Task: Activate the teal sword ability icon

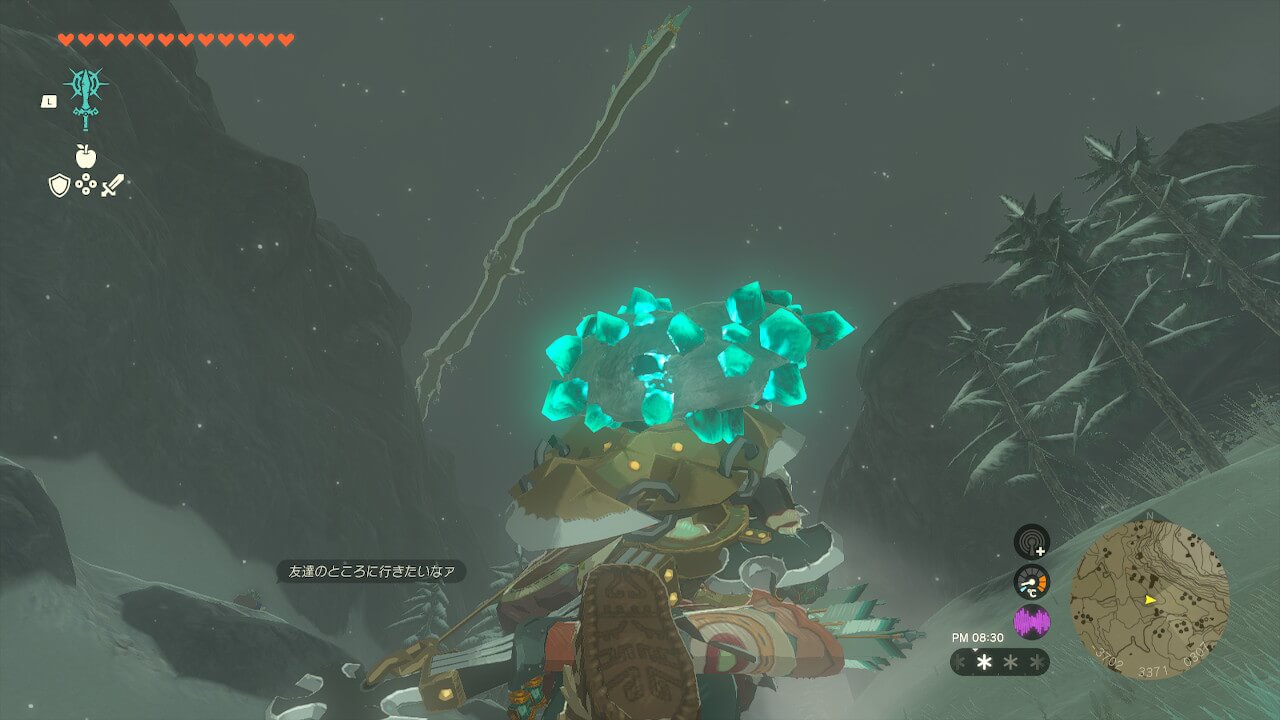Action: point(86,97)
